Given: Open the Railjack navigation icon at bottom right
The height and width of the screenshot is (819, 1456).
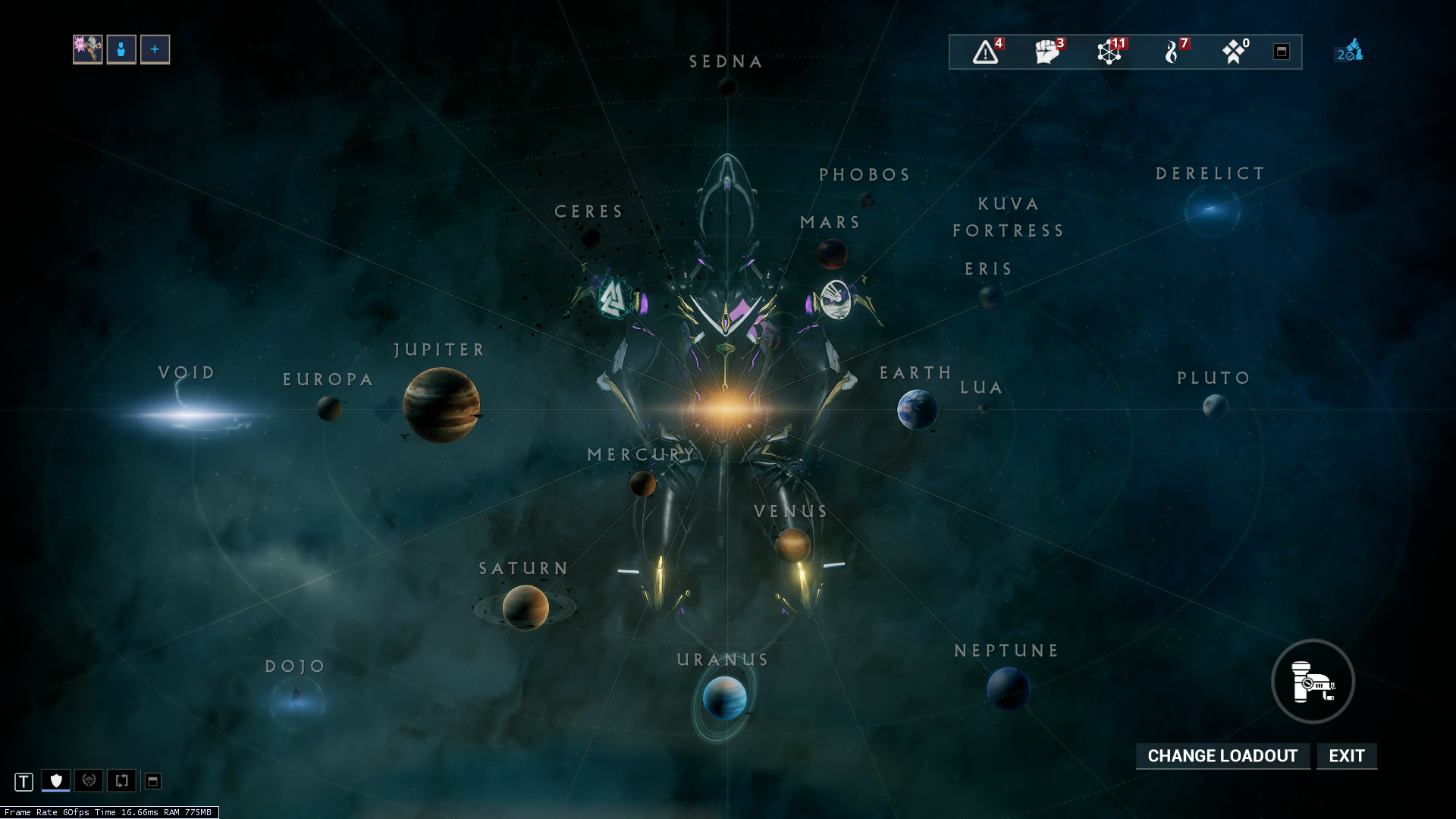Looking at the screenshot, I should pos(1313,682).
